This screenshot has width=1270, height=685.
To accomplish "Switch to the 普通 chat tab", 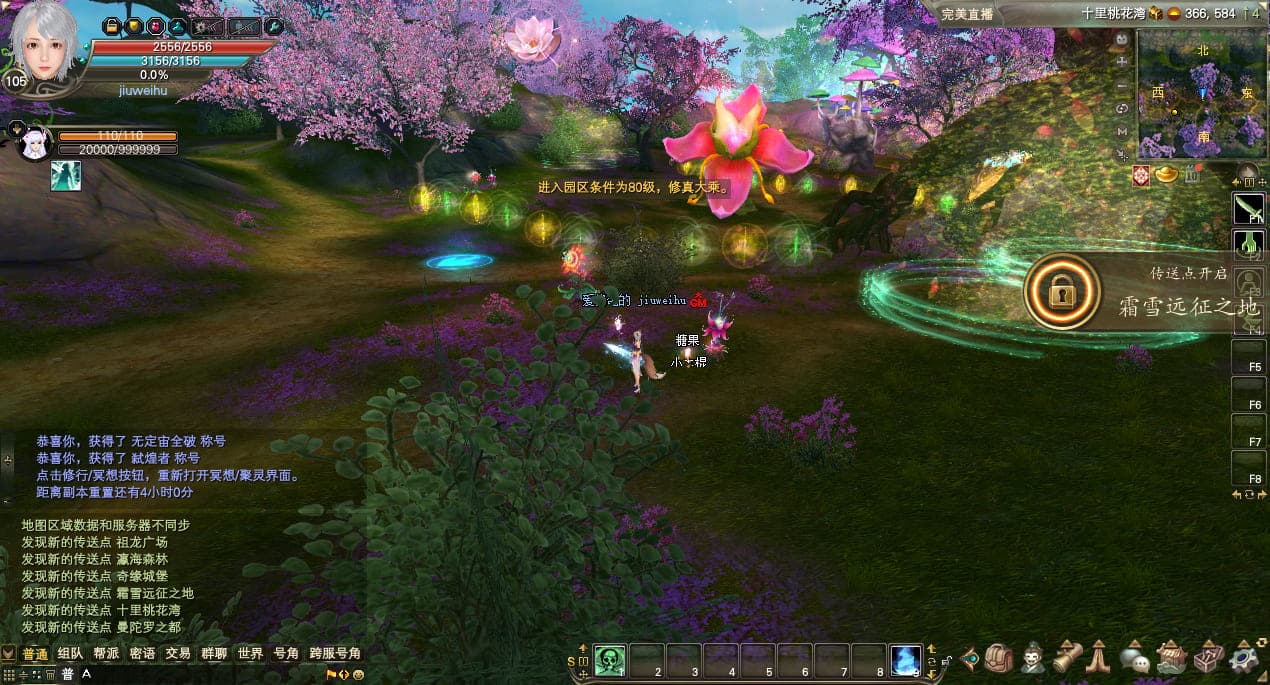I will pos(35,653).
